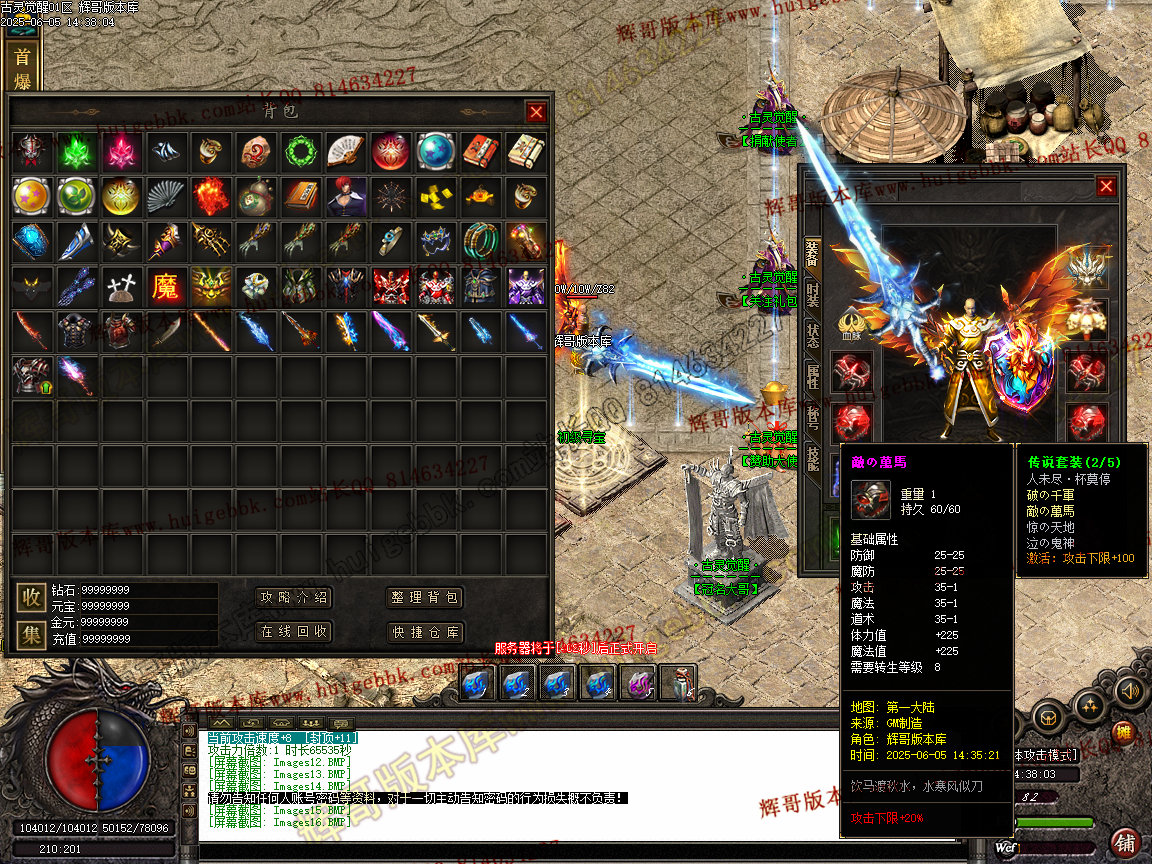Open the 属性 attributes tab
The height and width of the screenshot is (864, 1152).
(x=813, y=376)
